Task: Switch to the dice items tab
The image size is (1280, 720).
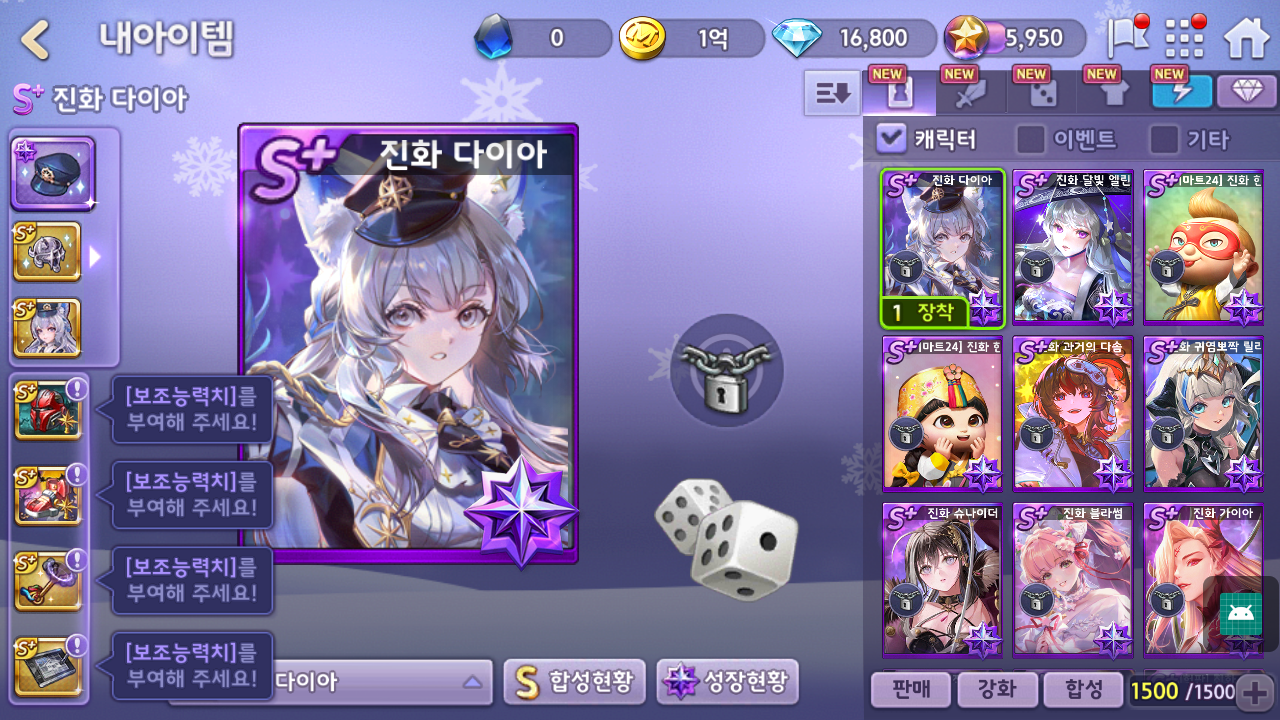Action: pyautogui.click(x=1043, y=93)
